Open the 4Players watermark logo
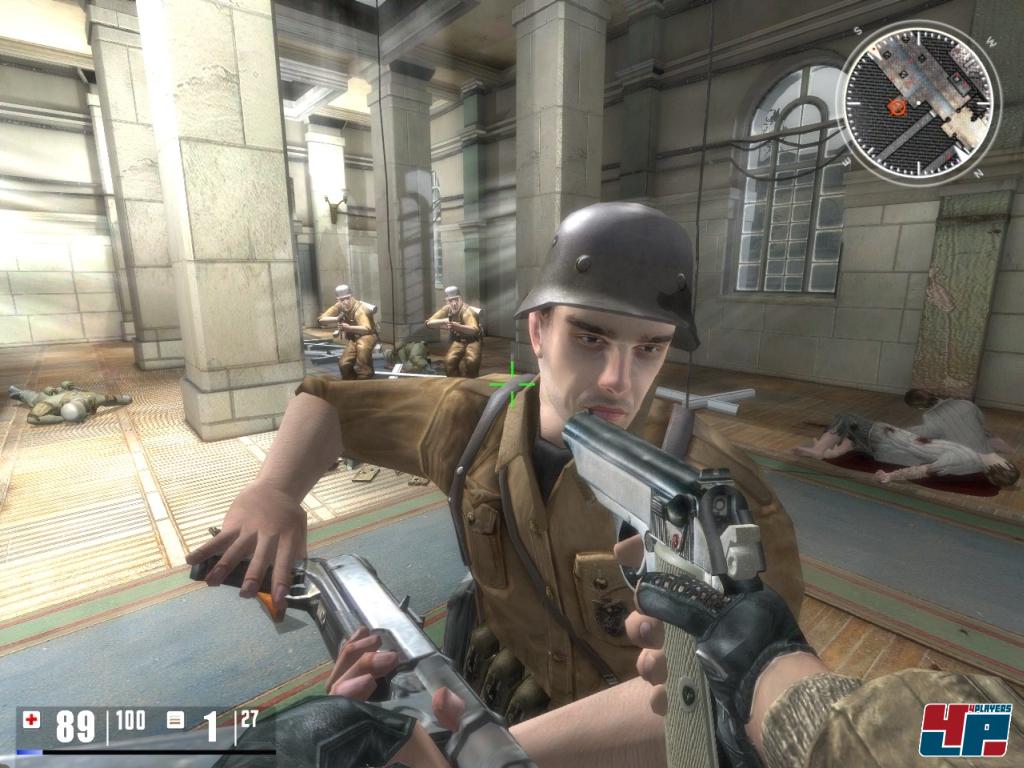The width and height of the screenshot is (1024, 768). pyautogui.click(x=965, y=729)
